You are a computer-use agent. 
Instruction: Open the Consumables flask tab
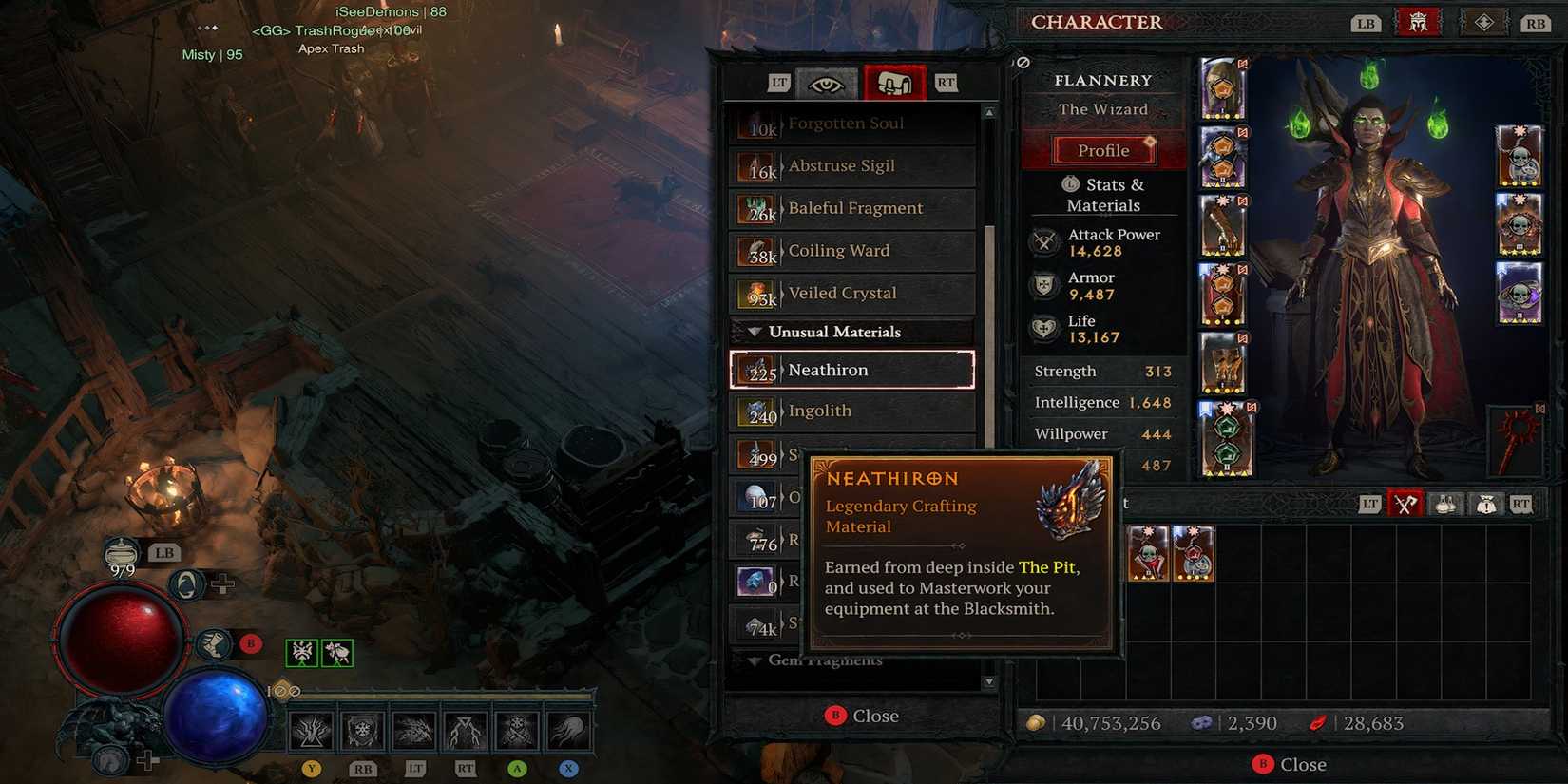point(1445,503)
